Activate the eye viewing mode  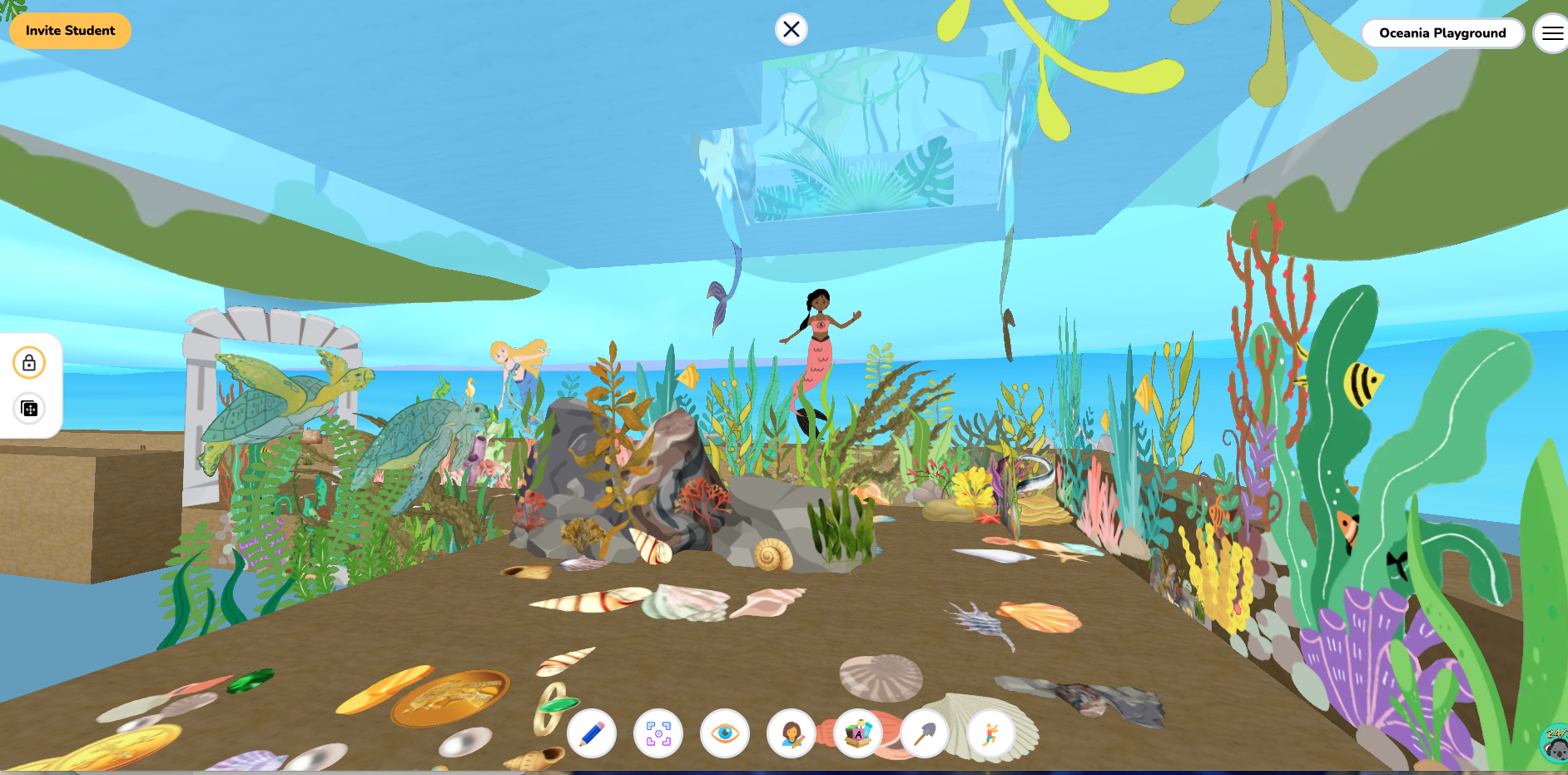725,734
